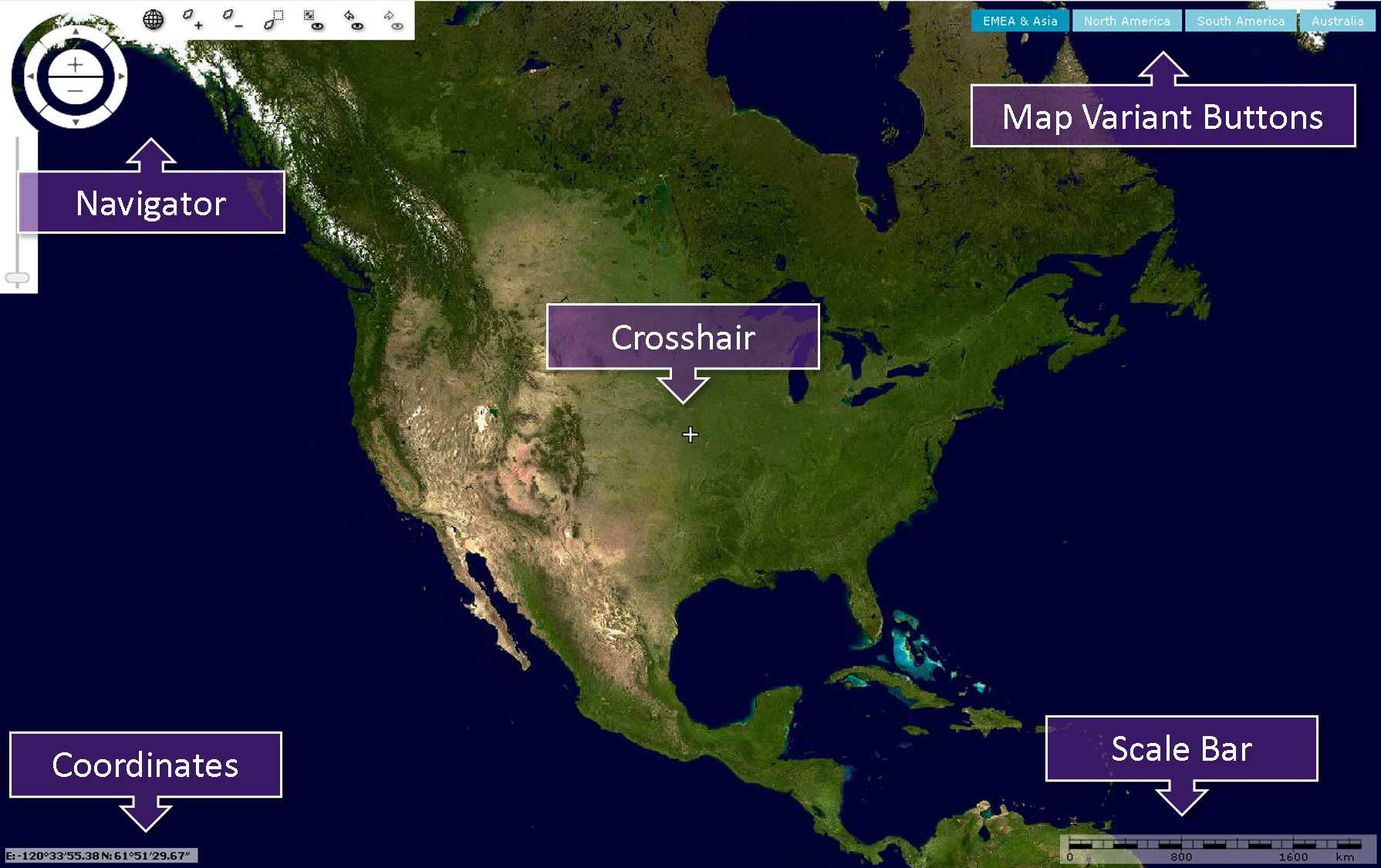Click the globe icon in the toolbar
This screenshot has height=868, width=1381.
154,19
